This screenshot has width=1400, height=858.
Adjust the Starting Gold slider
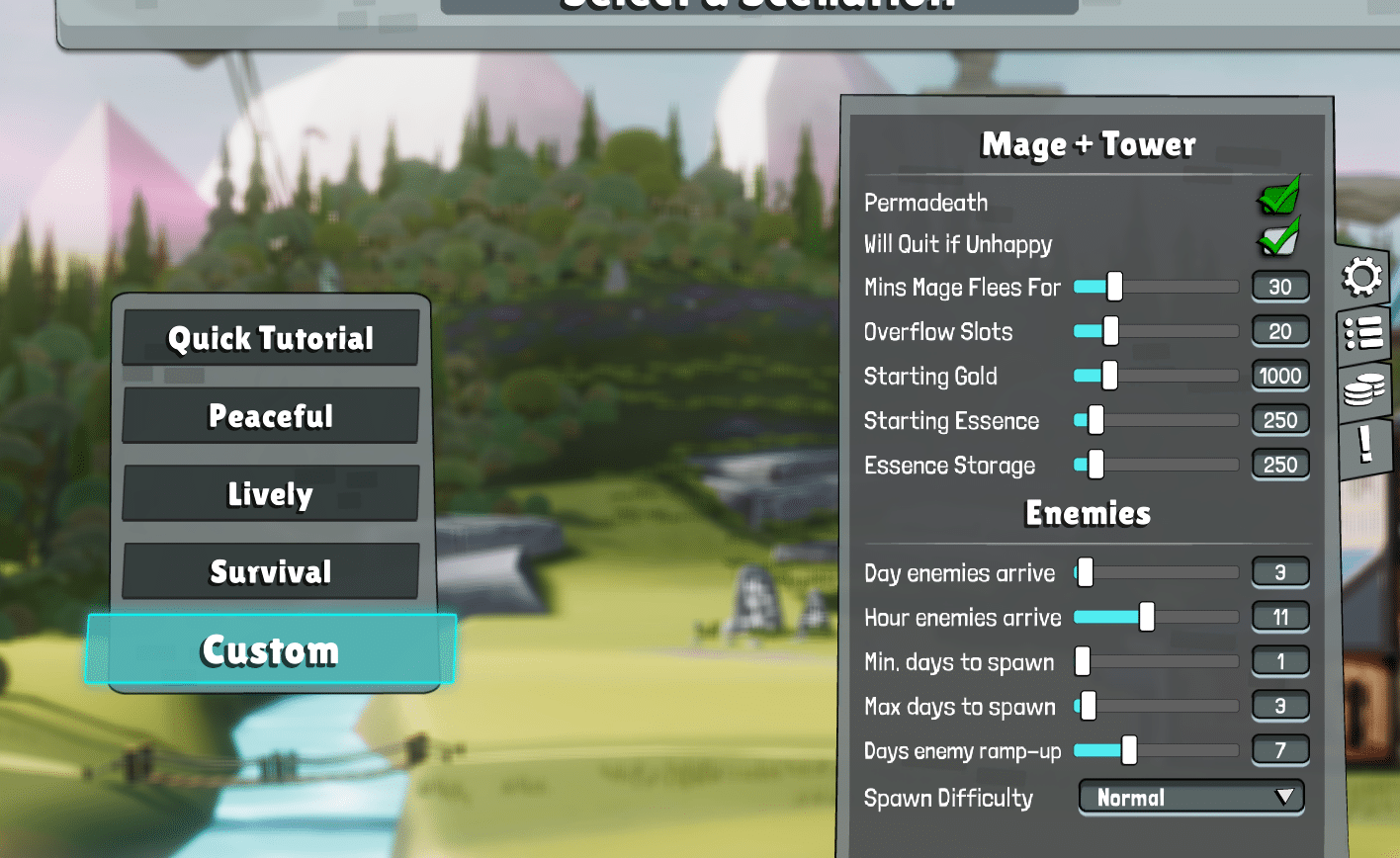(1108, 376)
